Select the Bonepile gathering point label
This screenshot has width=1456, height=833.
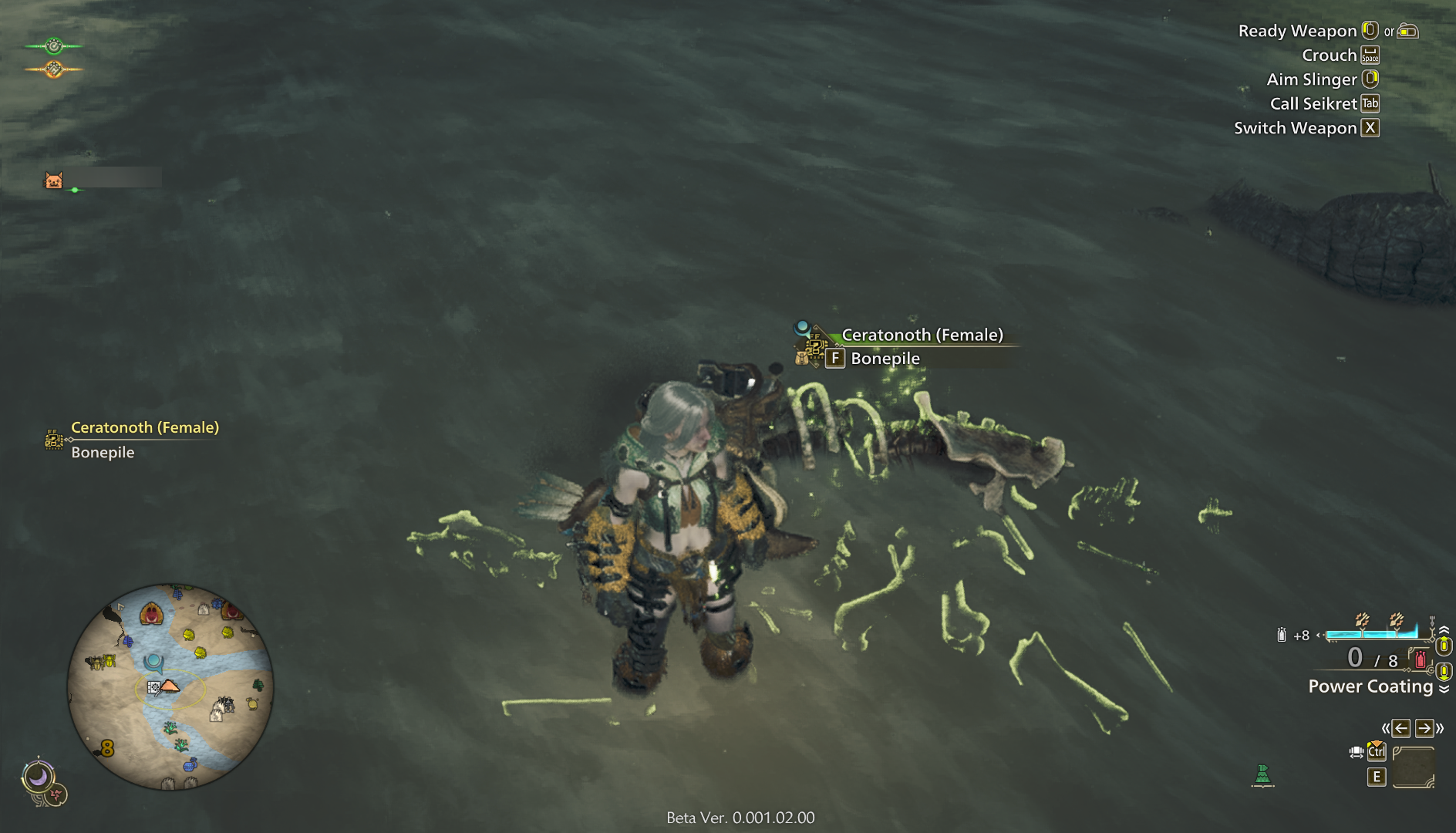coord(885,359)
